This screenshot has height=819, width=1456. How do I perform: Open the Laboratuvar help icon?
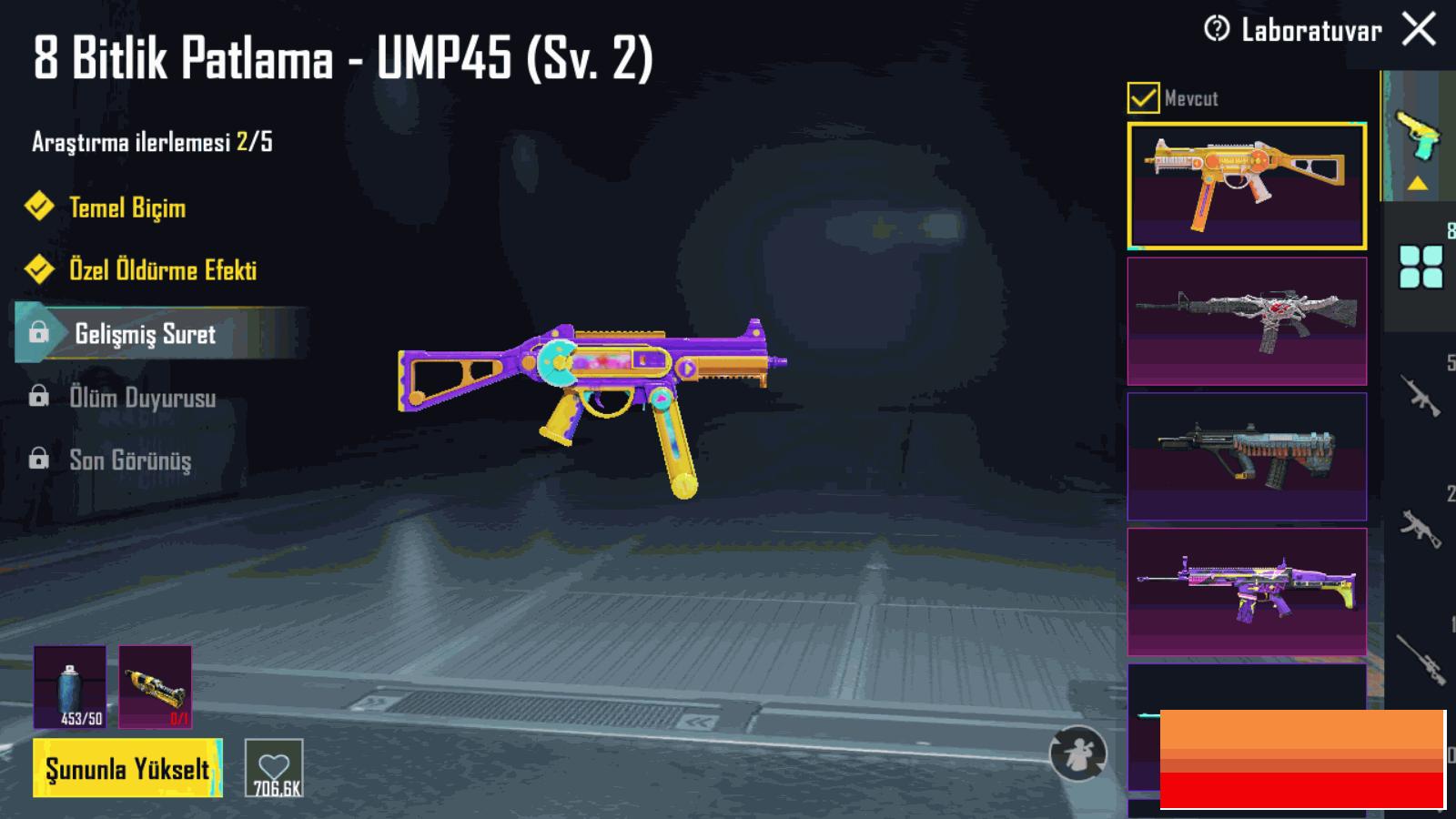(1217, 30)
